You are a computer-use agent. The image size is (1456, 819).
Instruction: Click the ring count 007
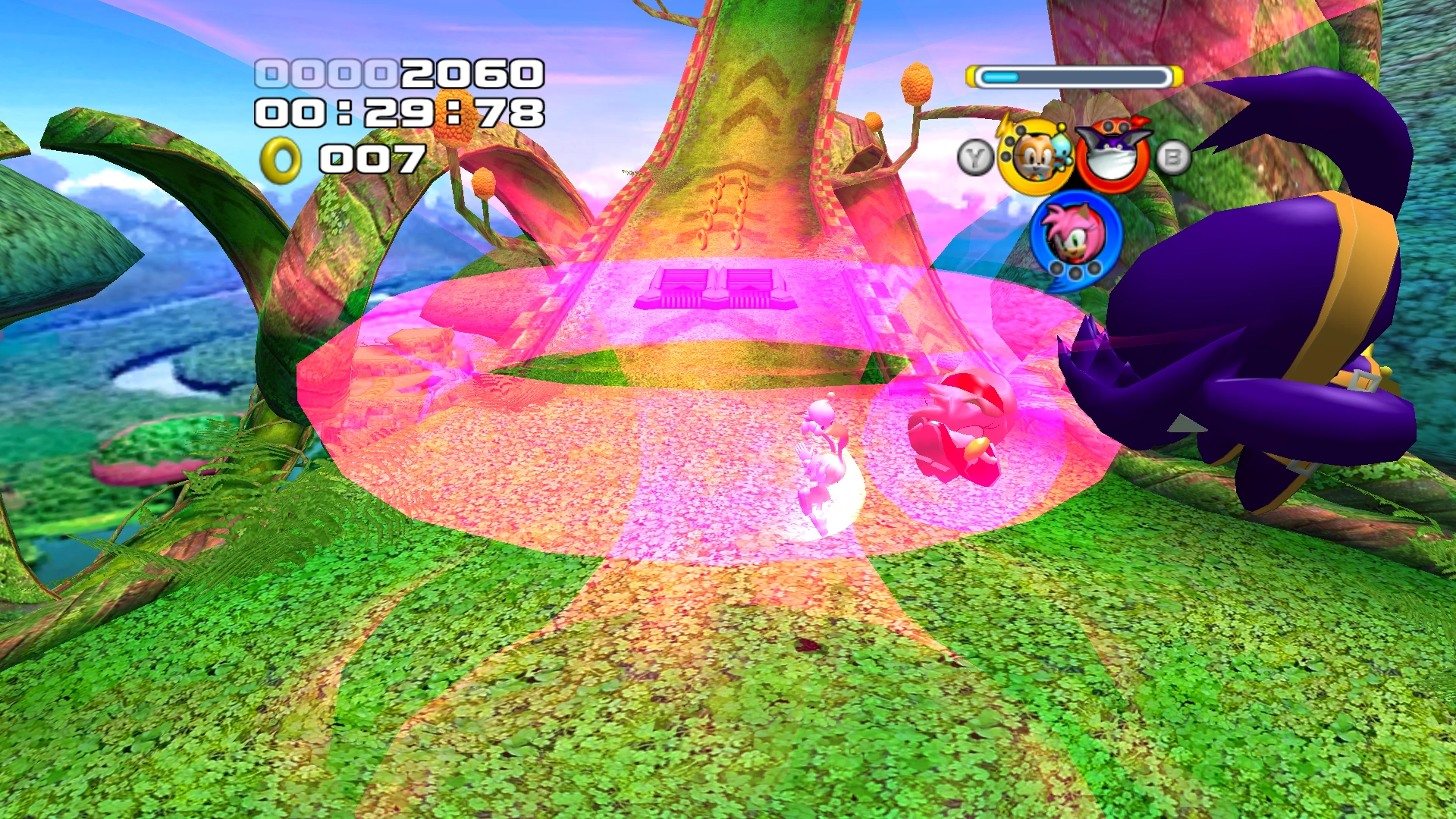coord(372,159)
